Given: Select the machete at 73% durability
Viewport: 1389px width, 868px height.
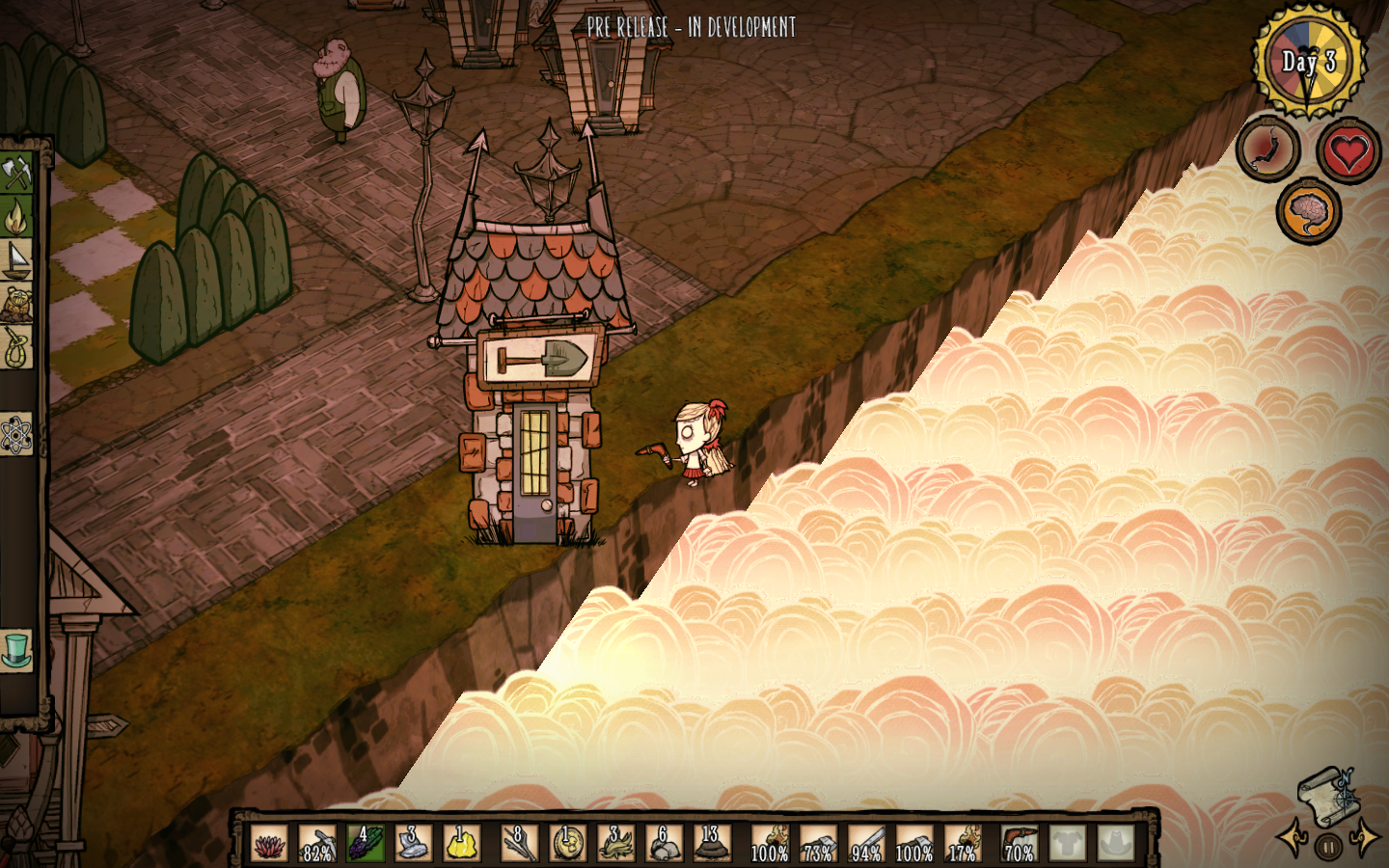Looking at the screenshot, I should coord(817,842).
